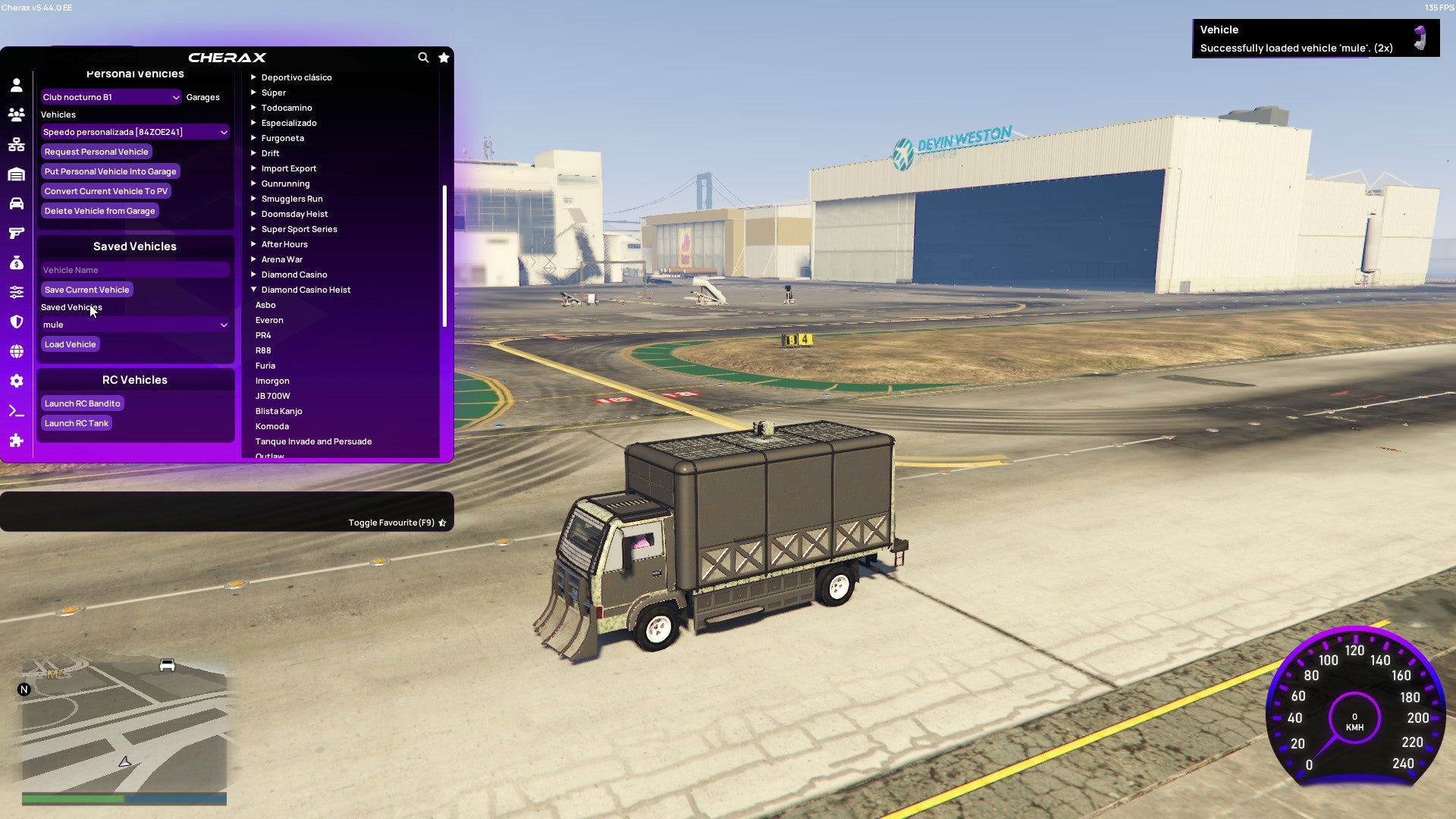
Task: Toggle Favourite using the star next to F9
Action: pos(442,522)
